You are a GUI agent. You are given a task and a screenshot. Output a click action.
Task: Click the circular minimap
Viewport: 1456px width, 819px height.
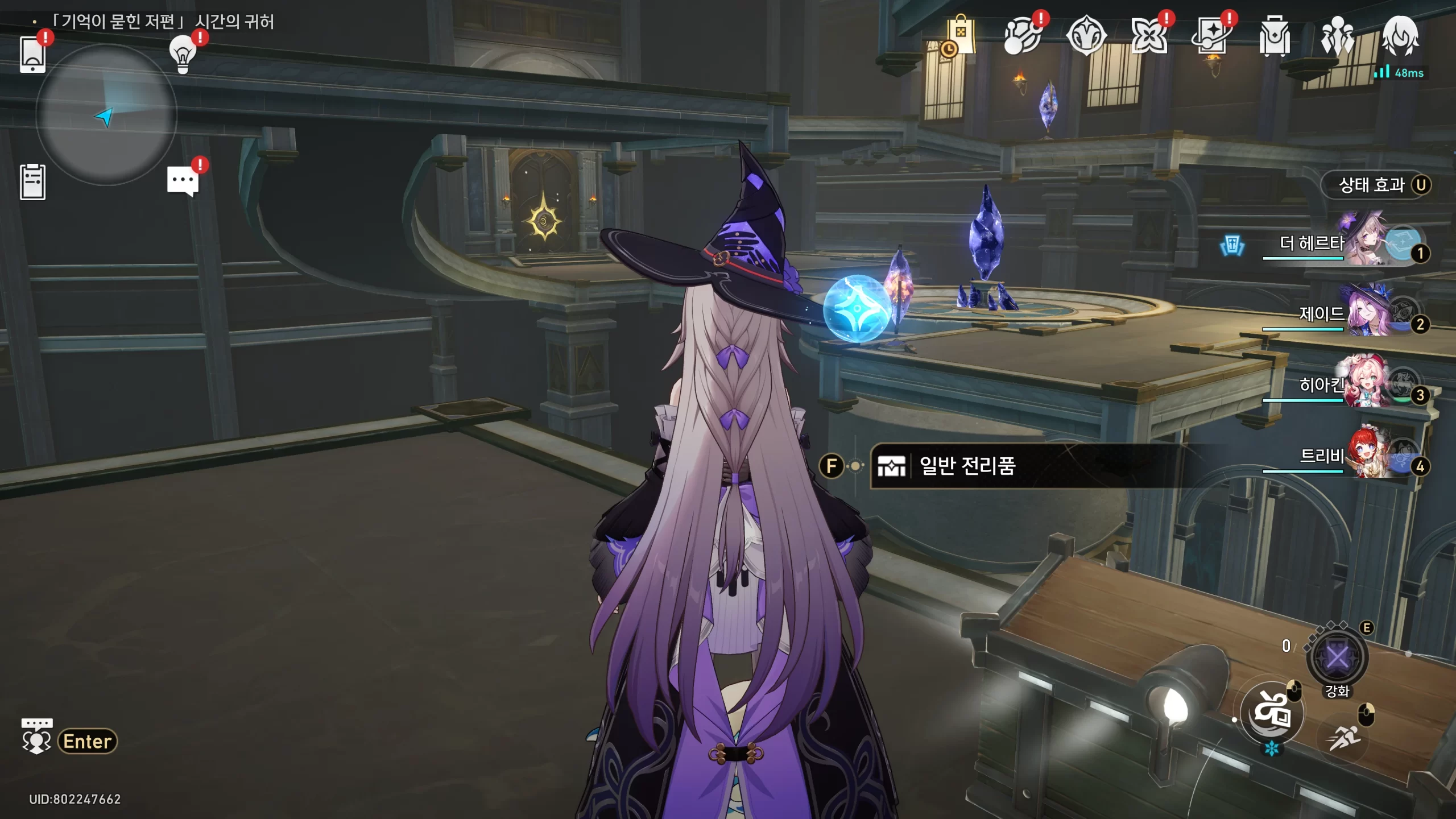click(x=106, y=115)
